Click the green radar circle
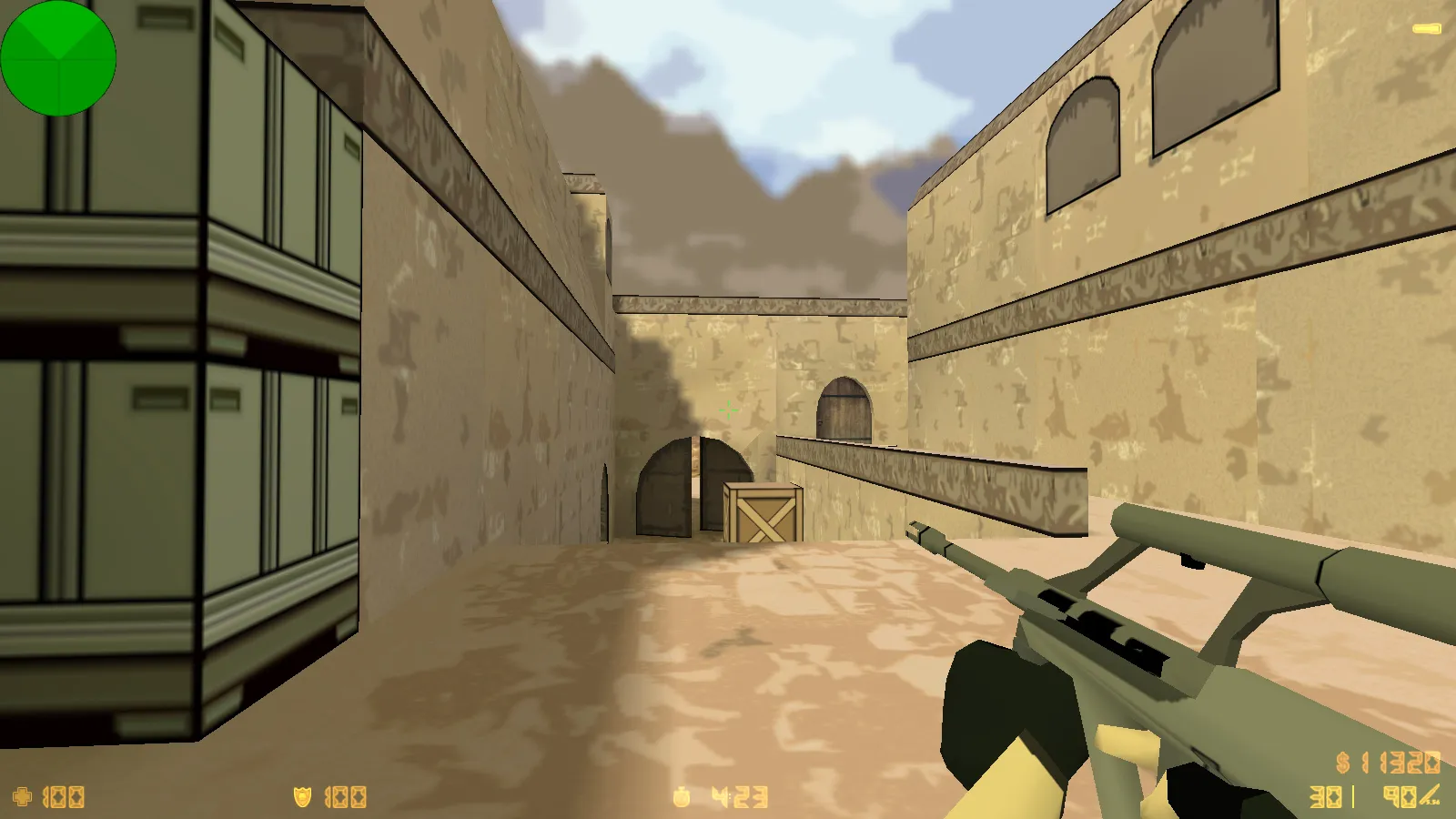 (59, 57)
